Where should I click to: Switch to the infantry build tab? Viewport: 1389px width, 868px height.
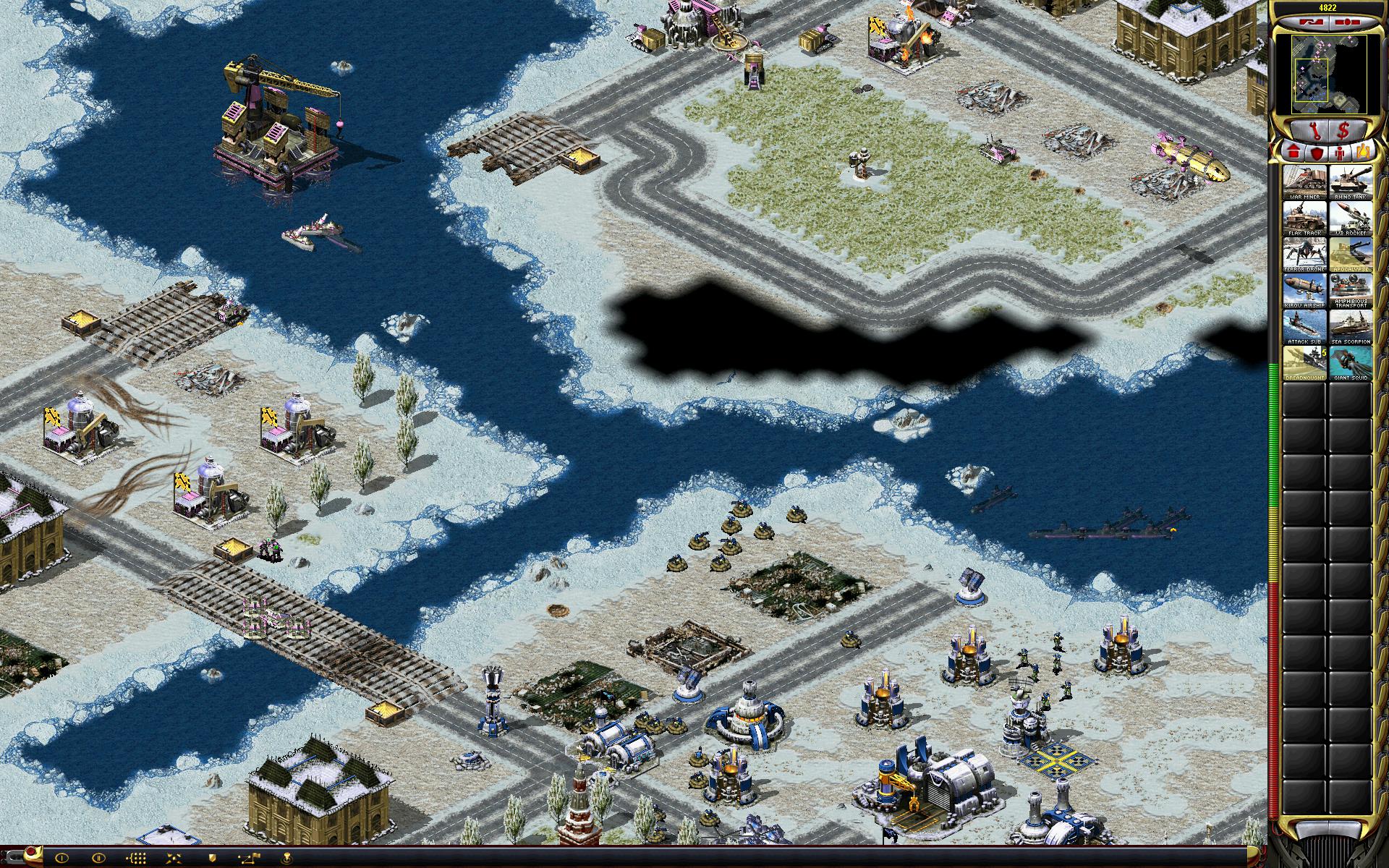(1341, 153)
